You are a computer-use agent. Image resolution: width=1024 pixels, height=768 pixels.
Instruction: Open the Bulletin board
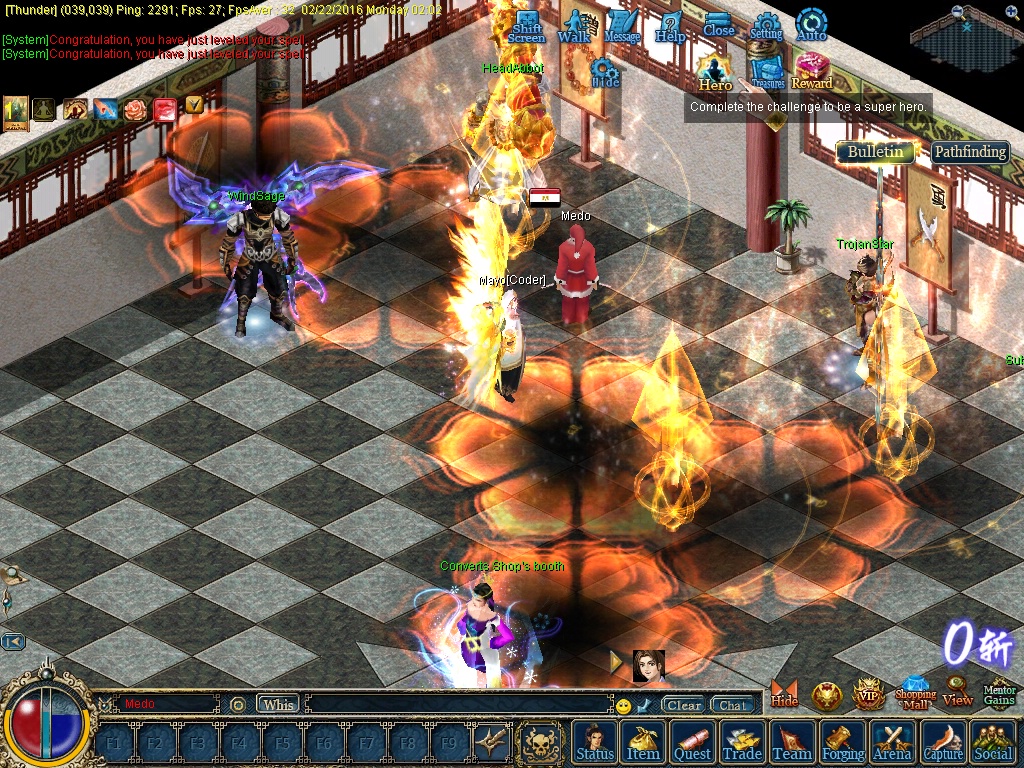[875, 152]
